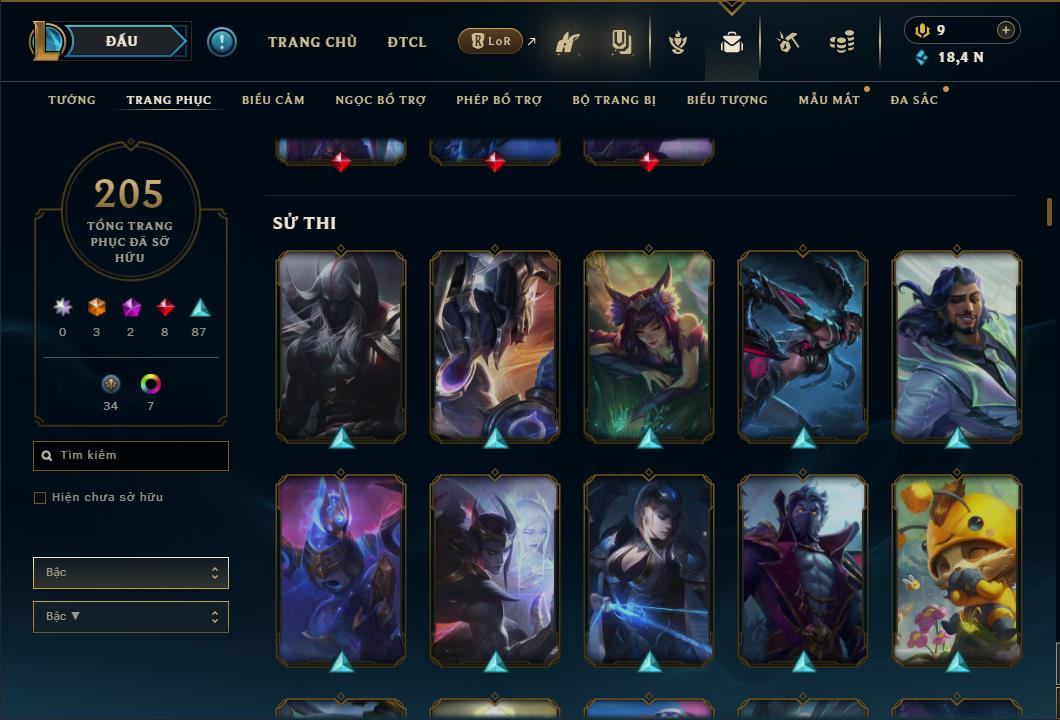Select the BIỂU CẢM tab

pos(273,100)
